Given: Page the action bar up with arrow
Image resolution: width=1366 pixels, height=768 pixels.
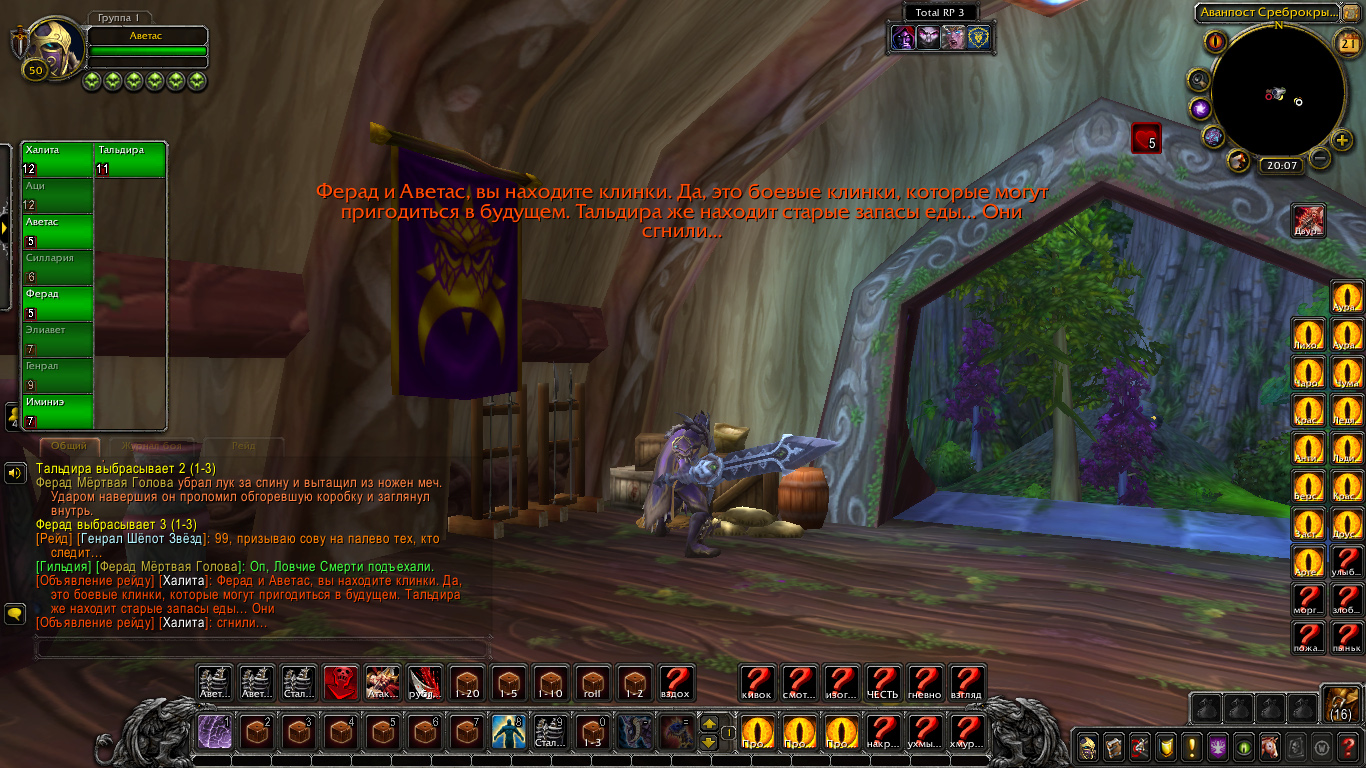Looking at the screenshot, I should coord(709,723).
